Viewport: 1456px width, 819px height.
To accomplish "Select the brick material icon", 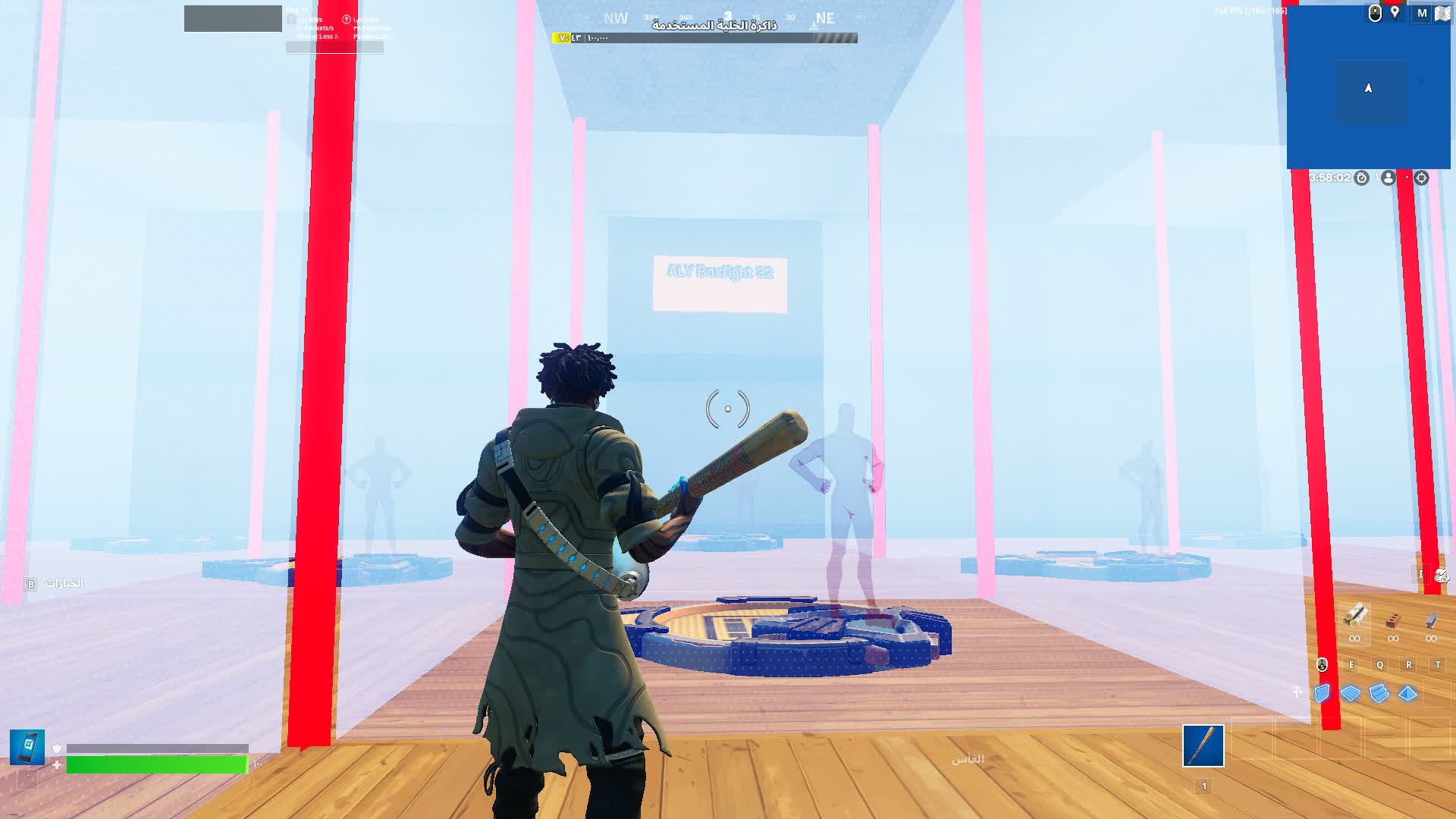I will coord(1393,620).
